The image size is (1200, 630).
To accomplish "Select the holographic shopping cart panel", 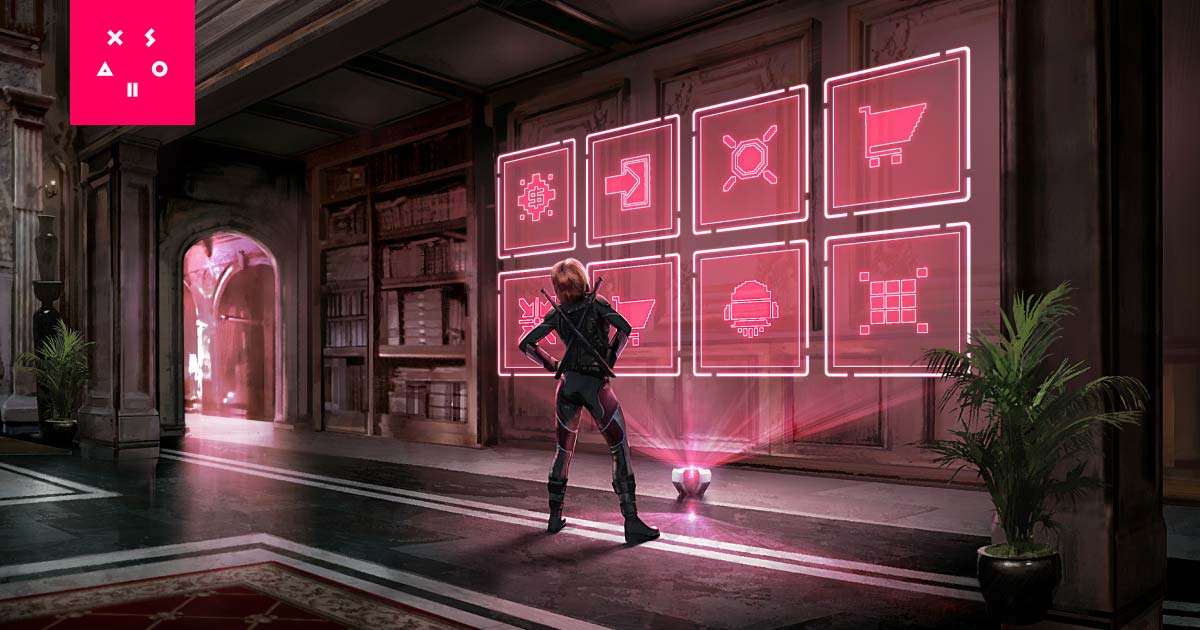I will click(896, 131).
